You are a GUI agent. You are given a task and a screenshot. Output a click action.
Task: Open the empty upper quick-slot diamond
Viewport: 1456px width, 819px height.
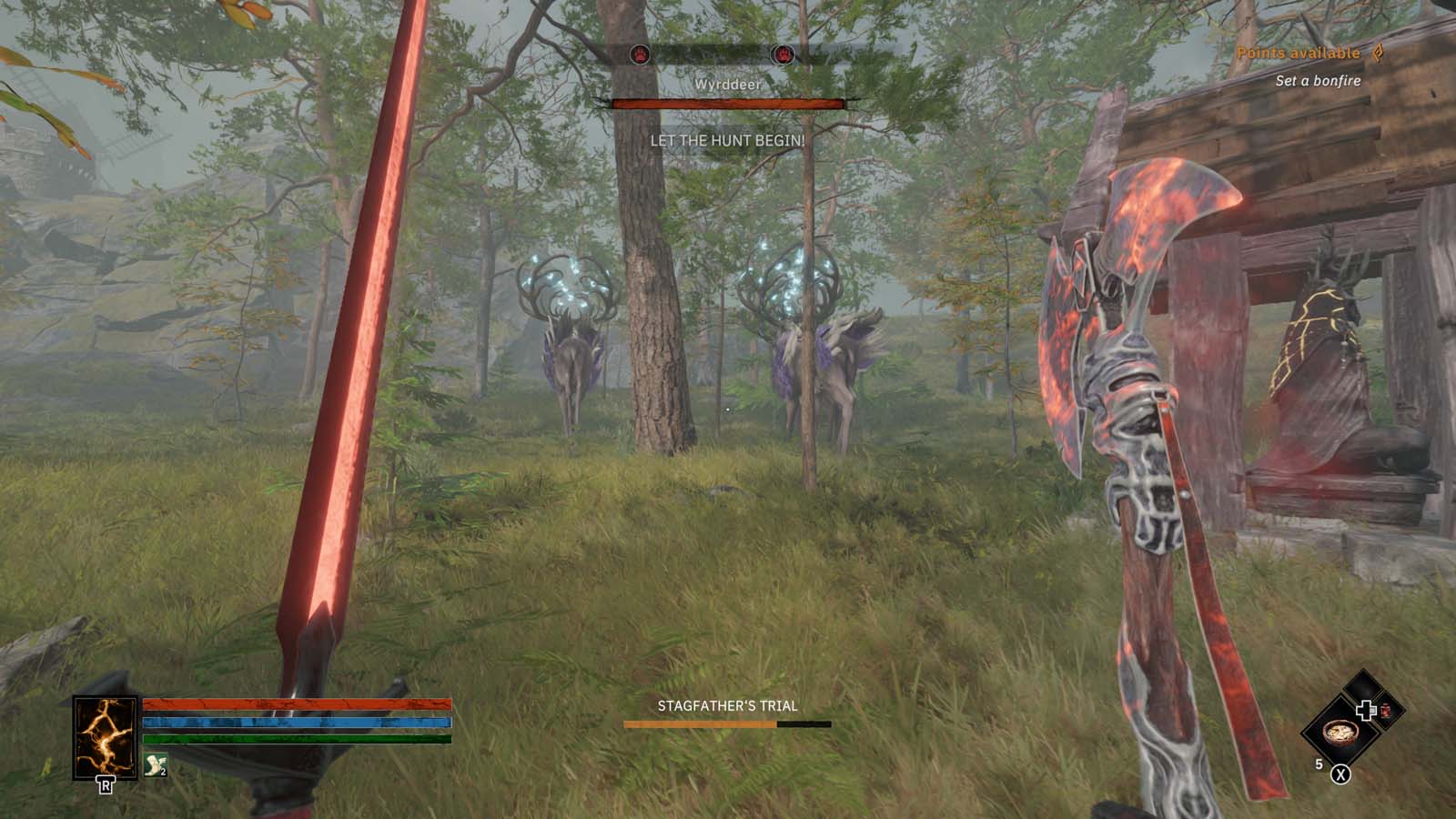1363,684
